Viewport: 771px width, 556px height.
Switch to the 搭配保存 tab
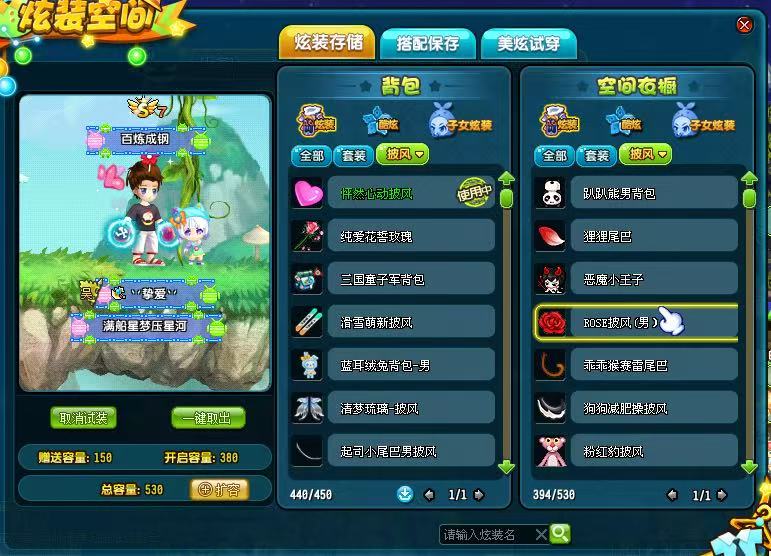[x=427, y=43]
